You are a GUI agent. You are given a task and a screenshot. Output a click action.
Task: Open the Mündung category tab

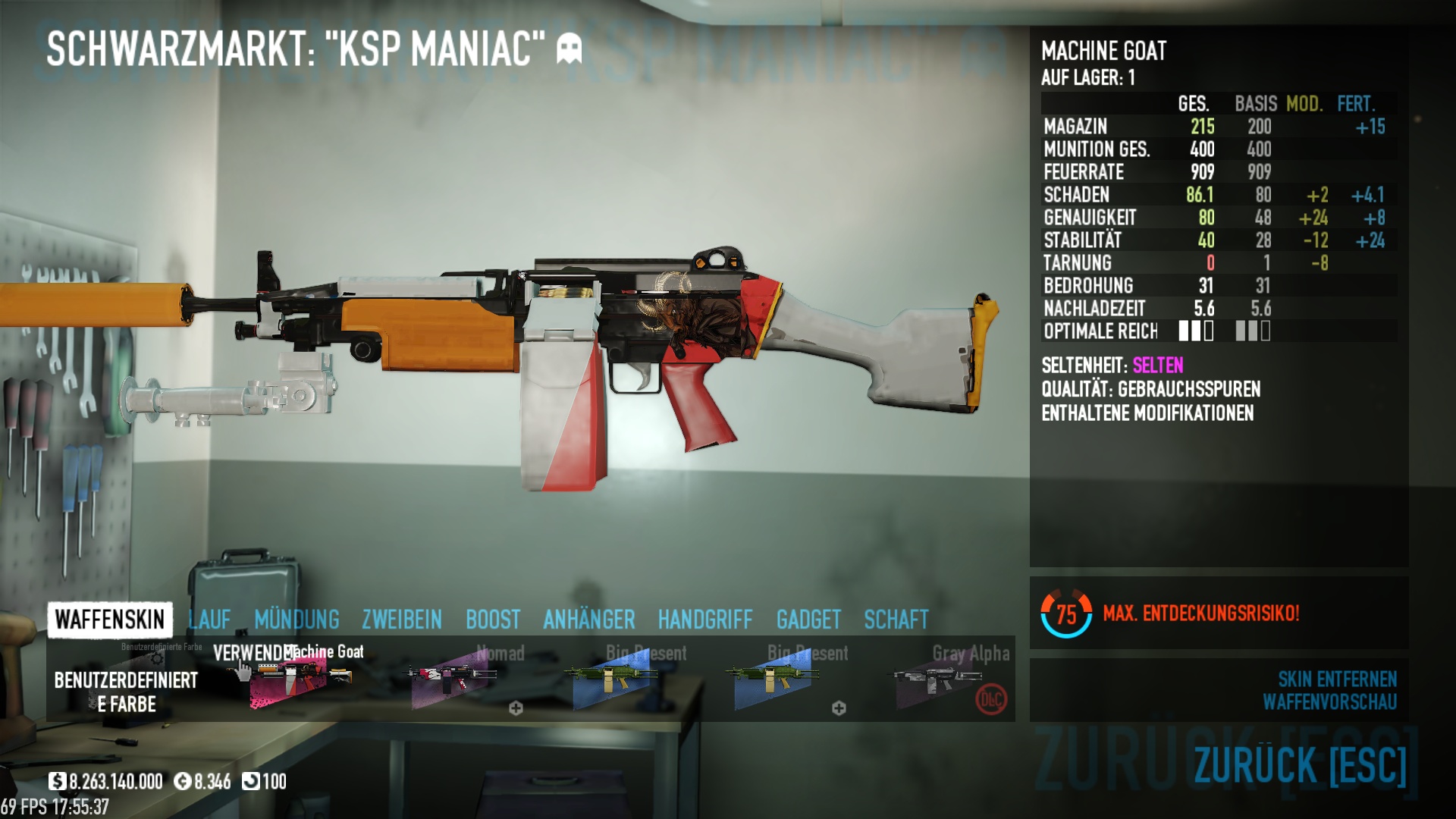coord(297,620)
